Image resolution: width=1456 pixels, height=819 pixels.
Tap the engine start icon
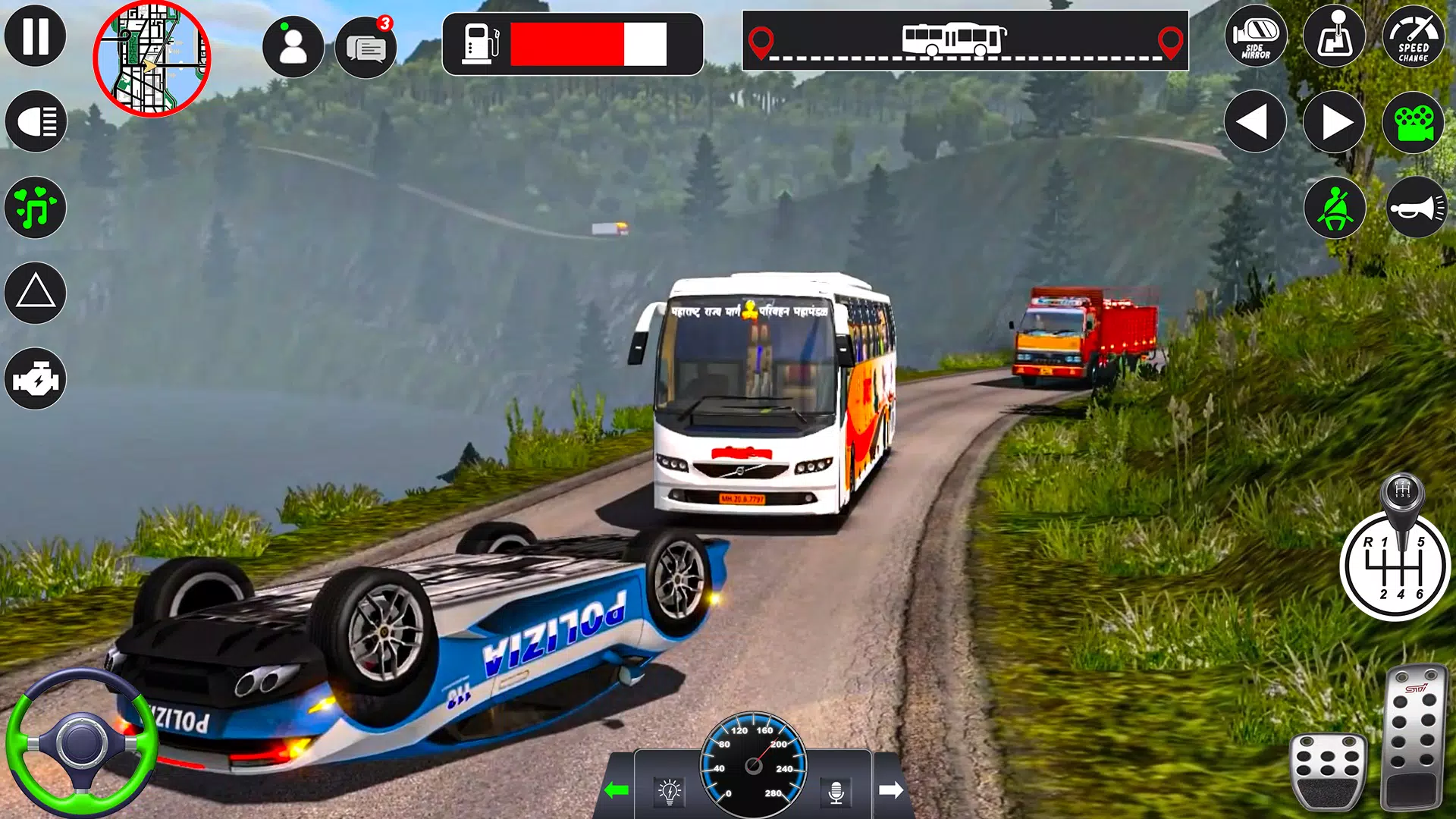tap(36, 378)
